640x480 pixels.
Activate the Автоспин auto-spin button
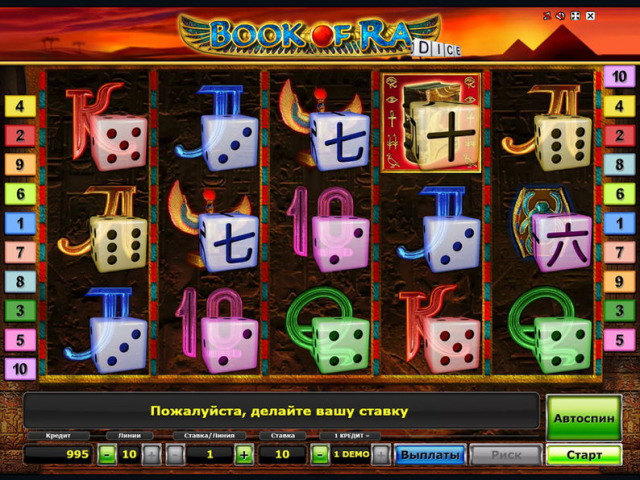[x=584, y=416]
